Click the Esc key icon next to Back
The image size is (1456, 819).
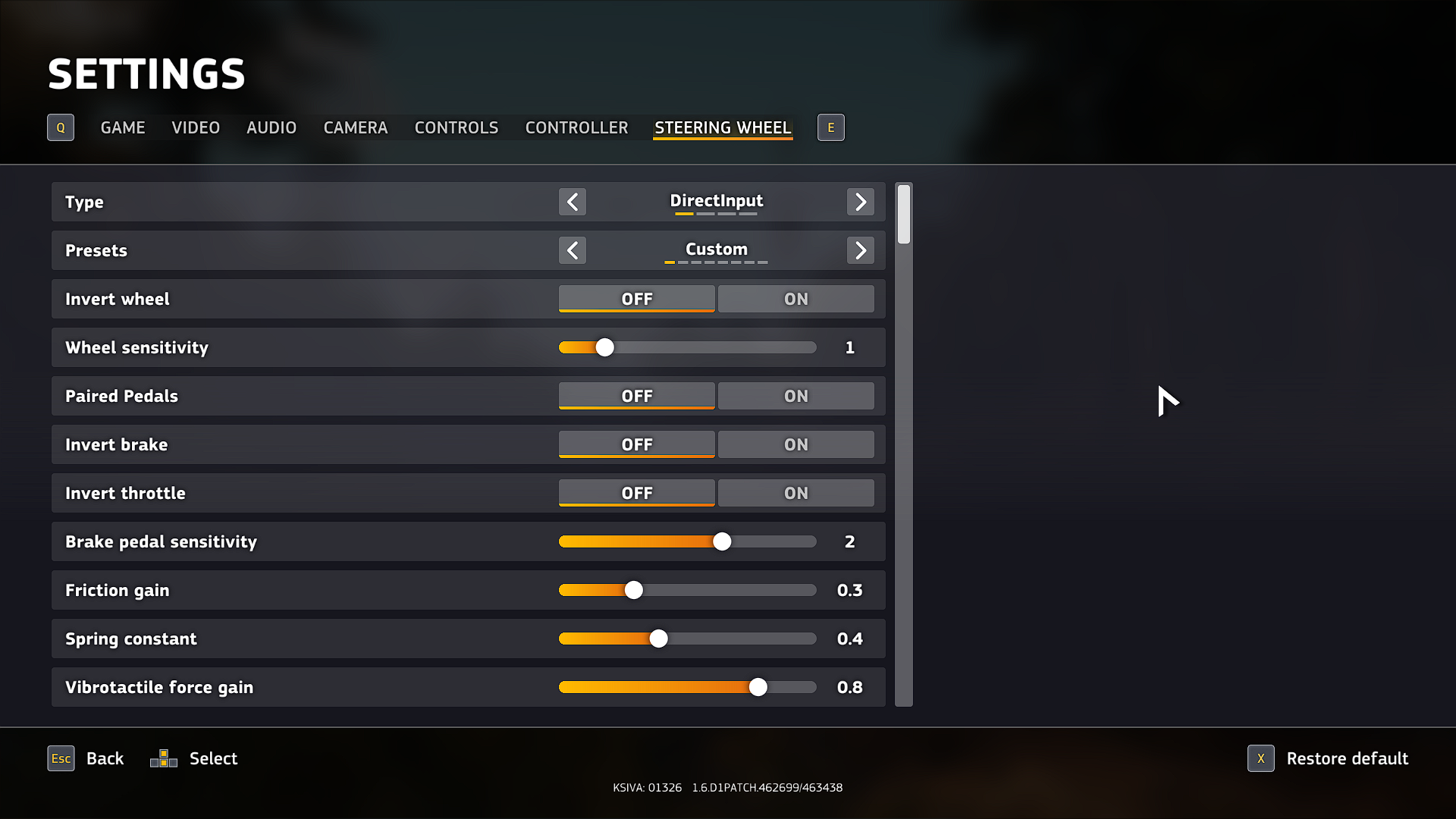click(x=60, y=758)
